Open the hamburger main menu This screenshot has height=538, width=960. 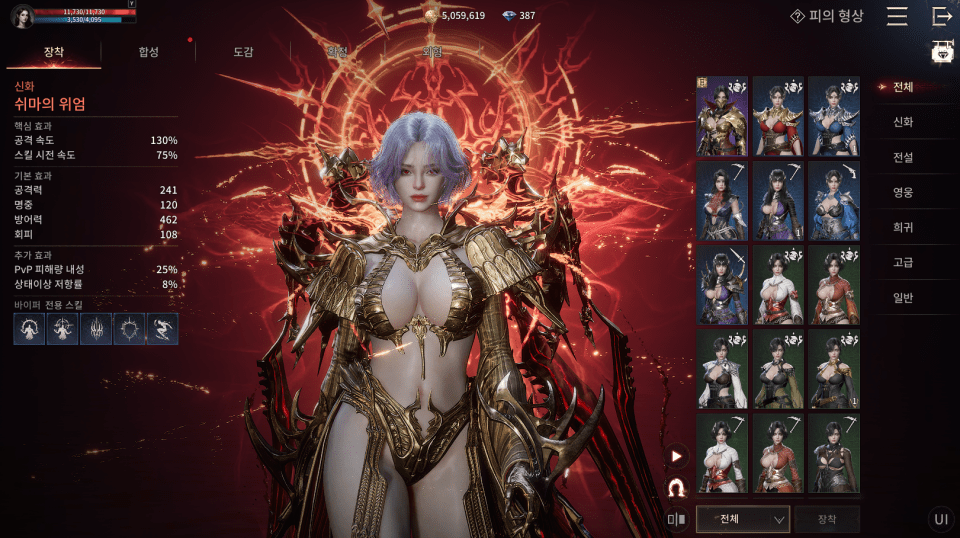coord(897,17)
